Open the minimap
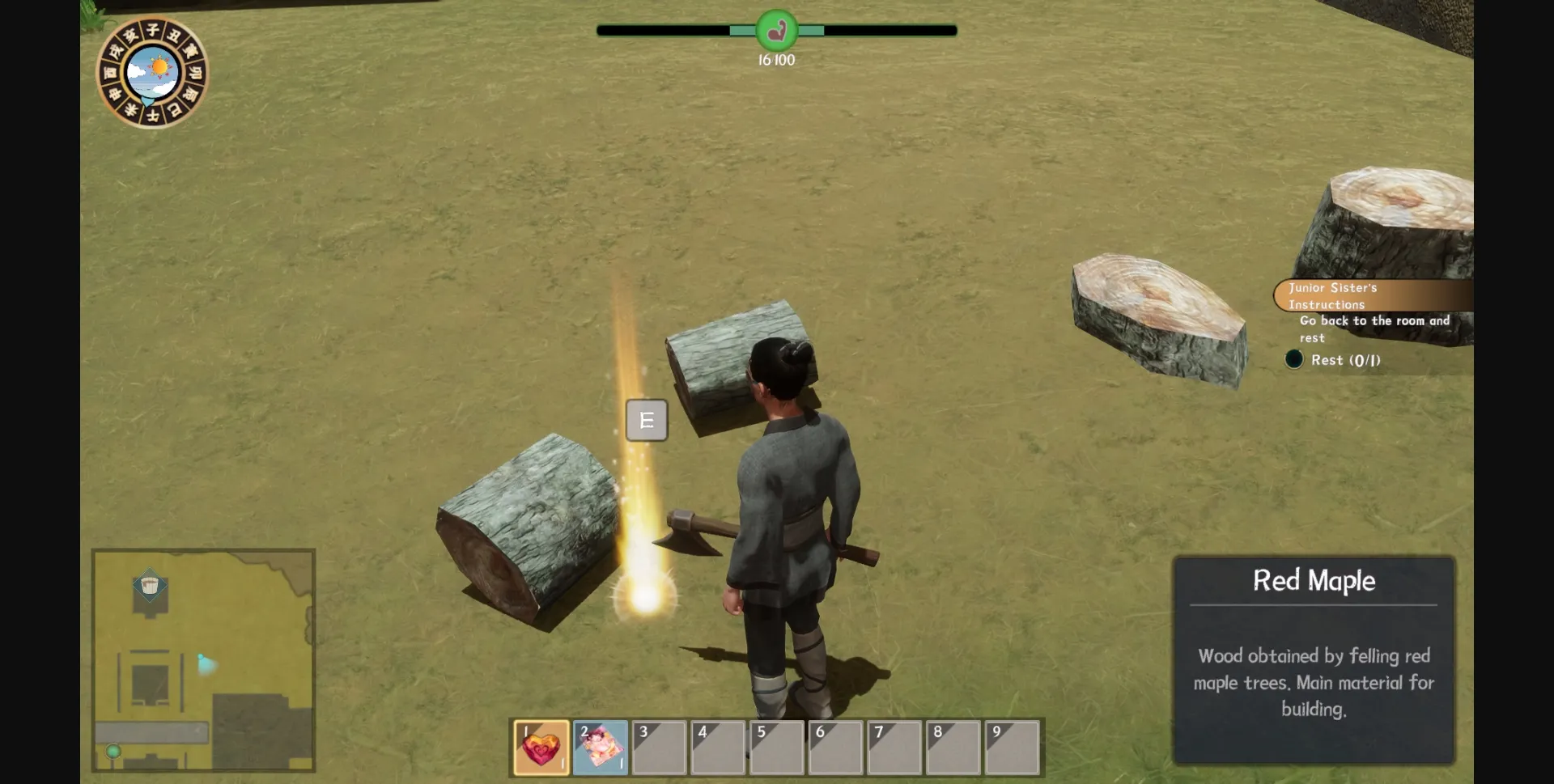 [x=203, y=660]
